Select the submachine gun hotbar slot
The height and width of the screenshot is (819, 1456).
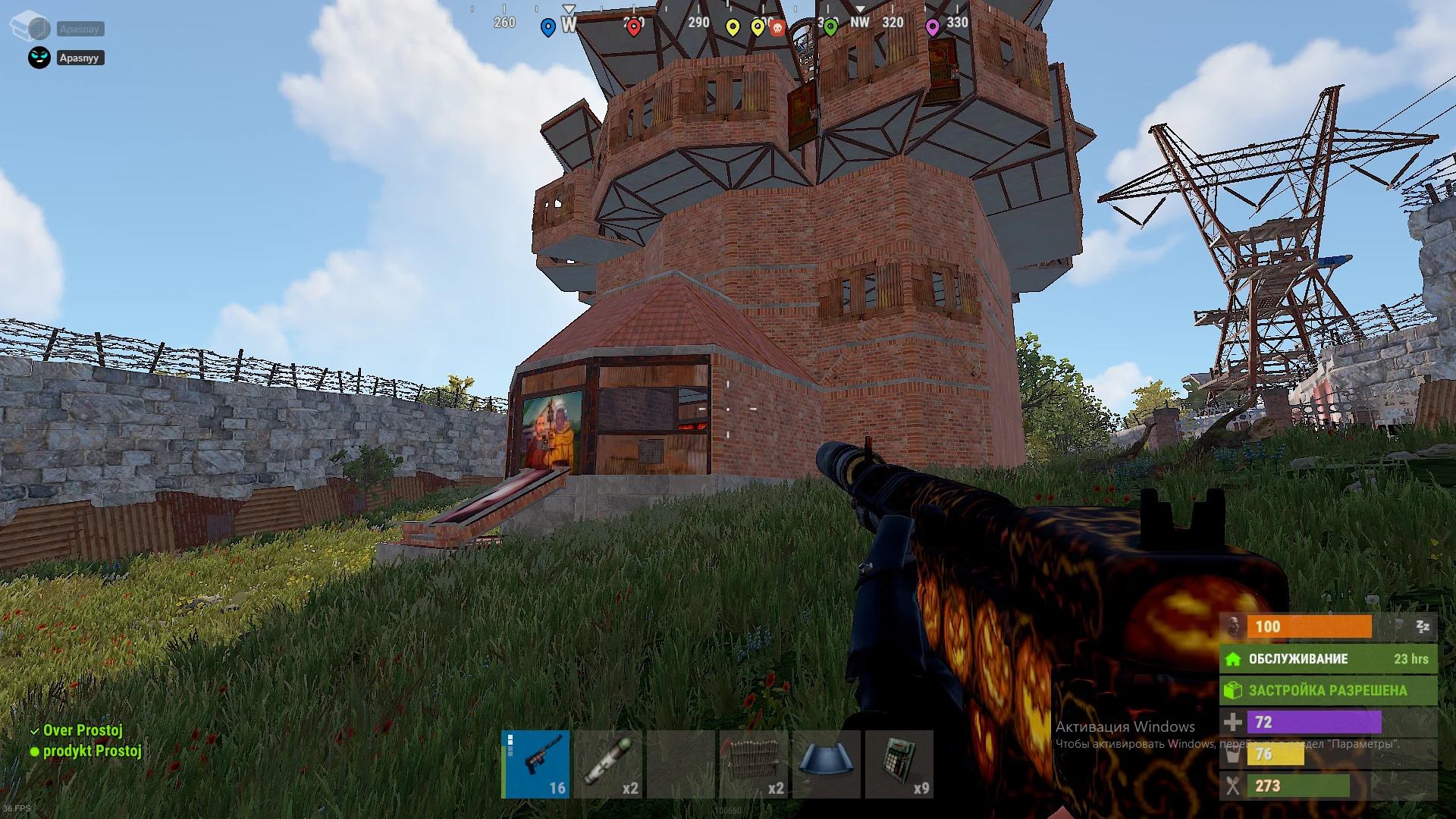[x=535, y=764]
